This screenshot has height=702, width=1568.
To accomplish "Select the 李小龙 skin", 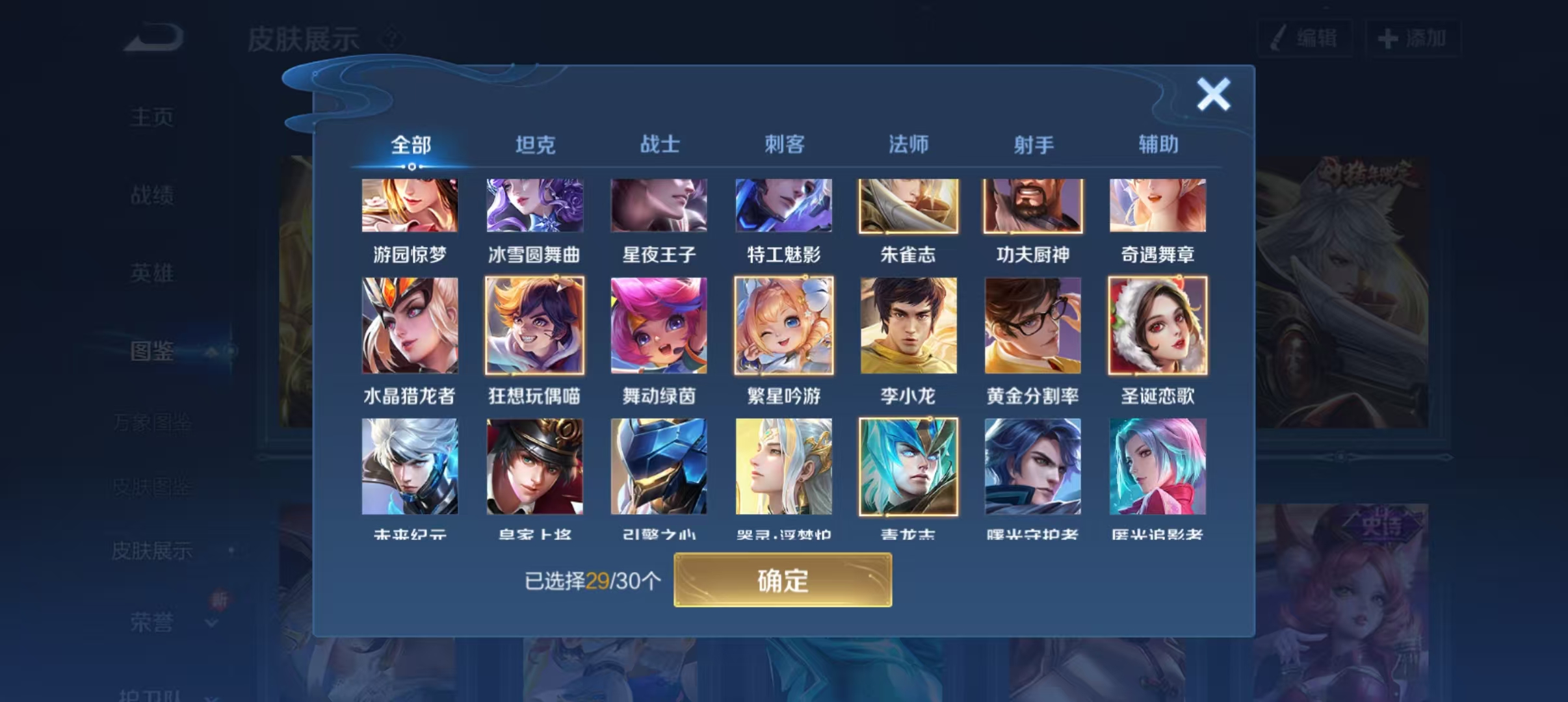I will tap(908, 326).
